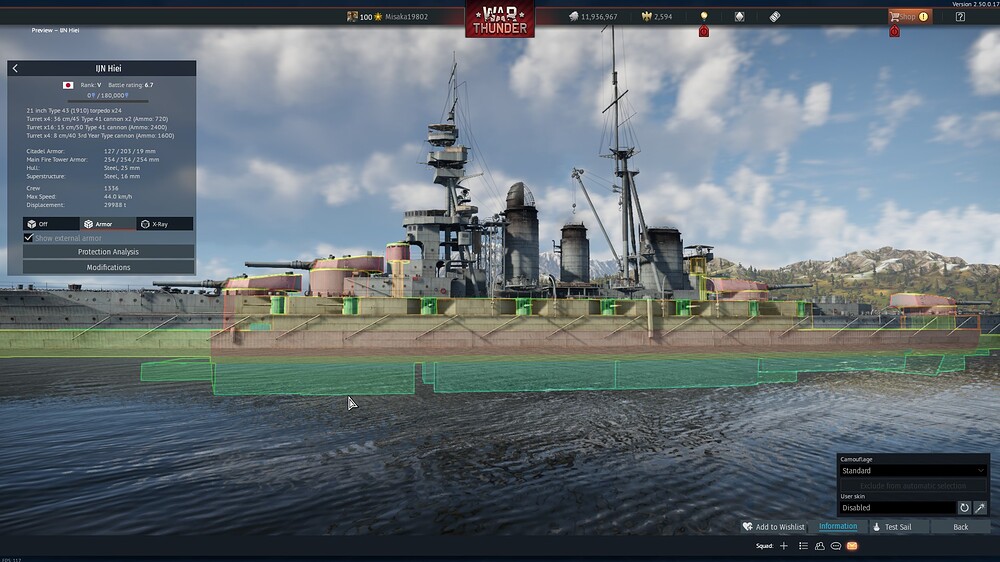This screenshot has width=1000, height=562.
Task: Click the User skin field showing Disabled
Action: coord(897,508)
